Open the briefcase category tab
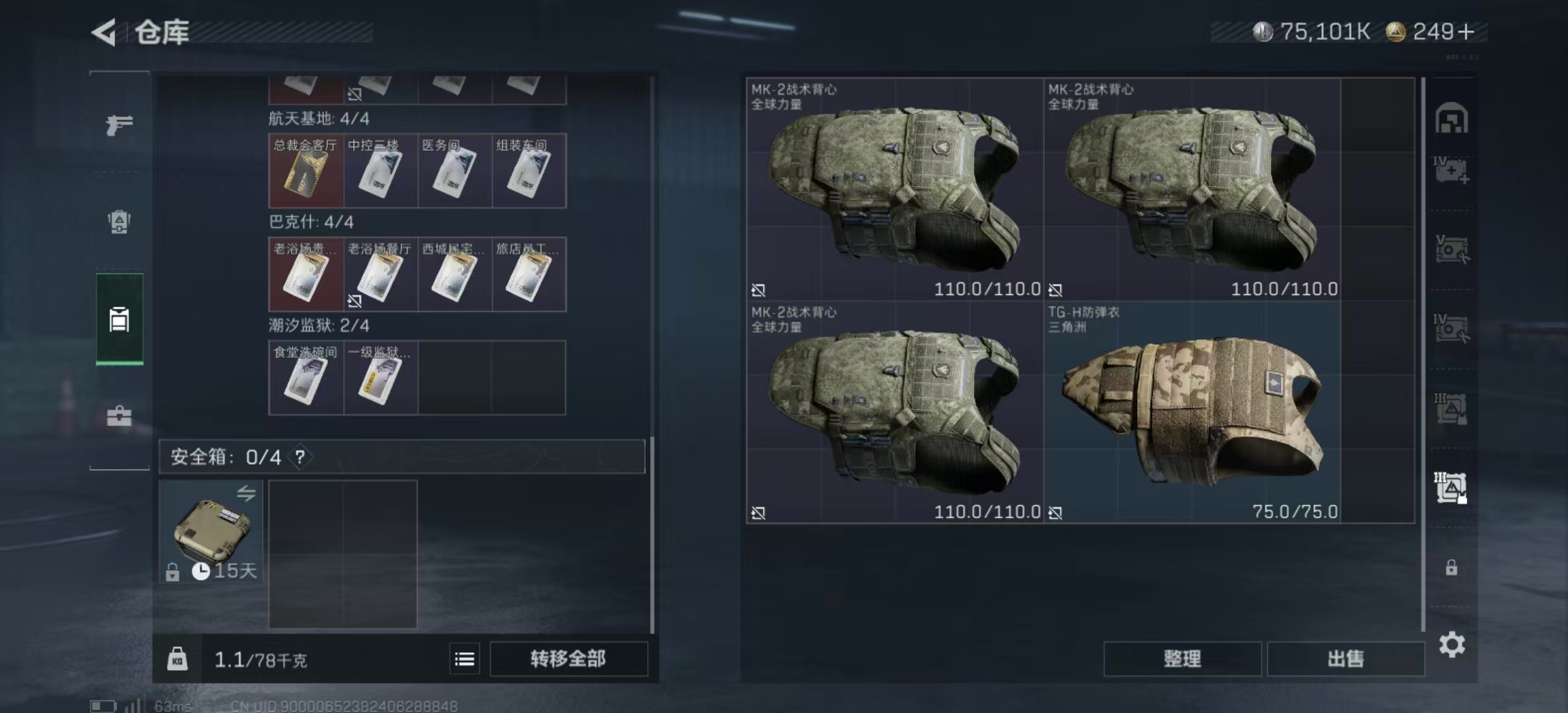1568x713 pixels. (119, 417)
